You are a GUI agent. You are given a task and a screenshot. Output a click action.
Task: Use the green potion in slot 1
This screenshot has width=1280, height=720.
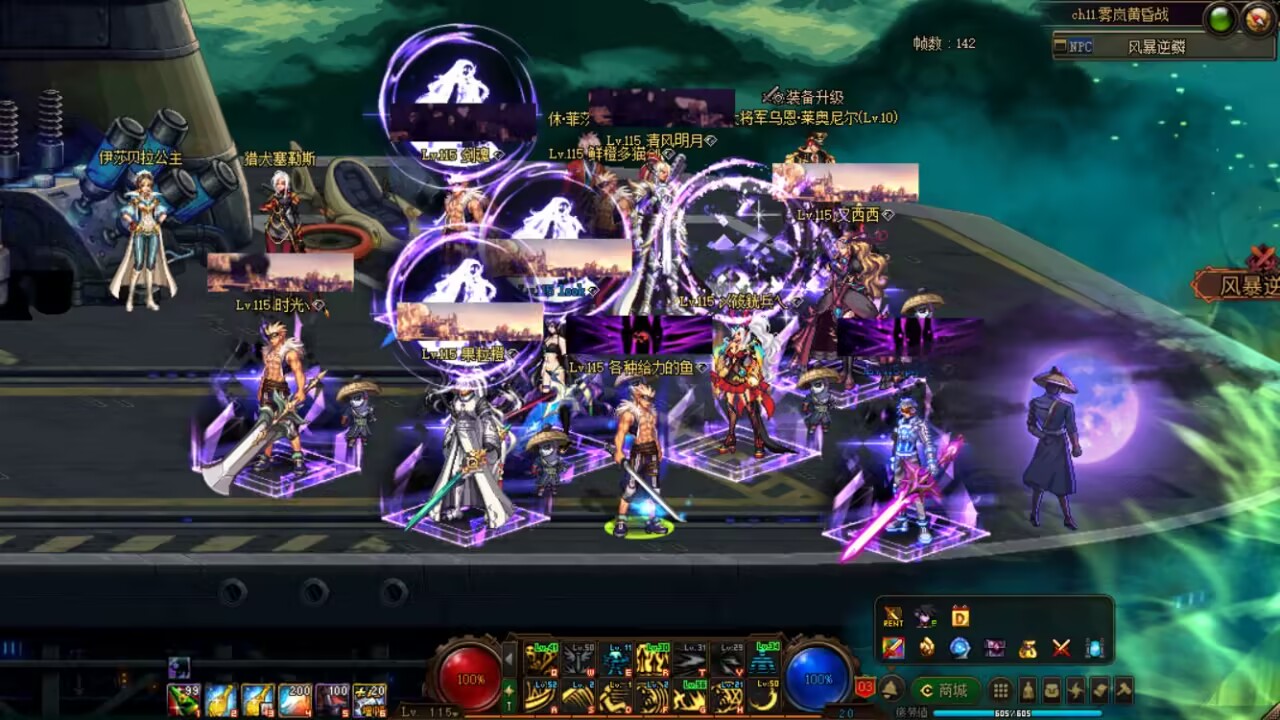[183, 699]
